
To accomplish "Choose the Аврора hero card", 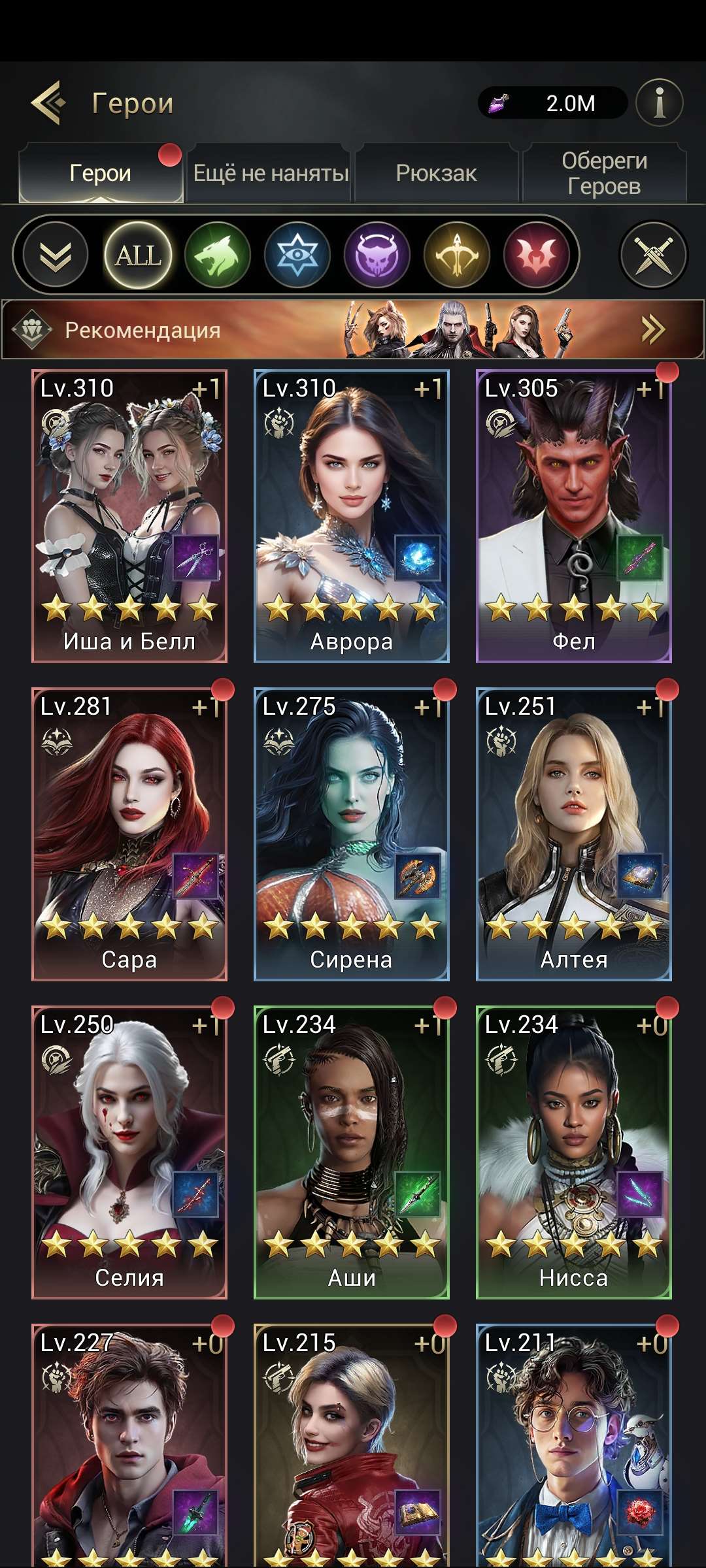I will pyautogui.click(x=352, y=516).
